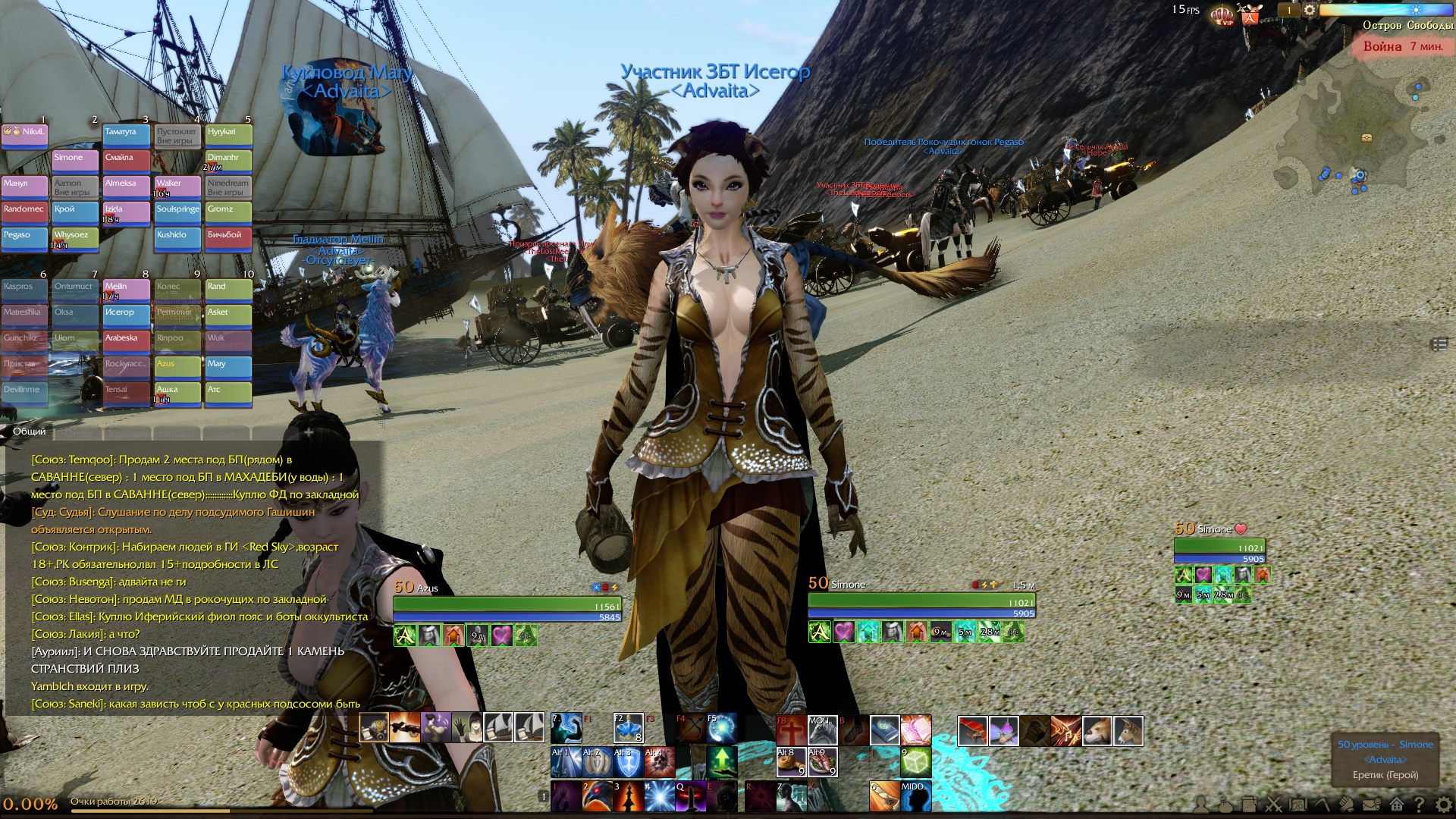
Task: Click the VIP crown icon
Action: (x=1222, y=14)
